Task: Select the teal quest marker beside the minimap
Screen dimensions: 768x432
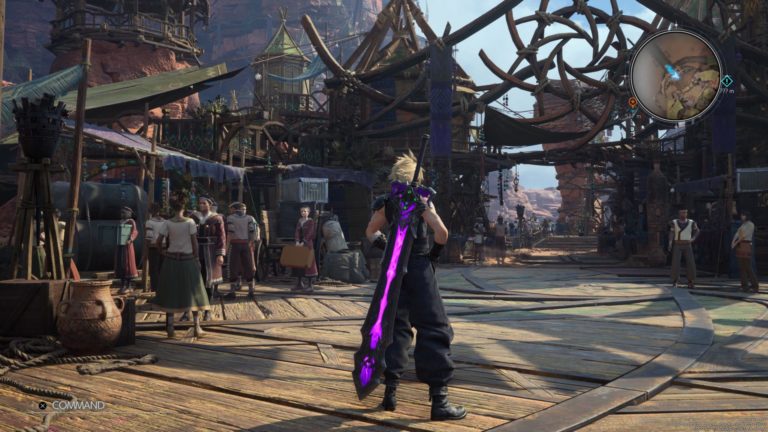Action: coord(727,80)
